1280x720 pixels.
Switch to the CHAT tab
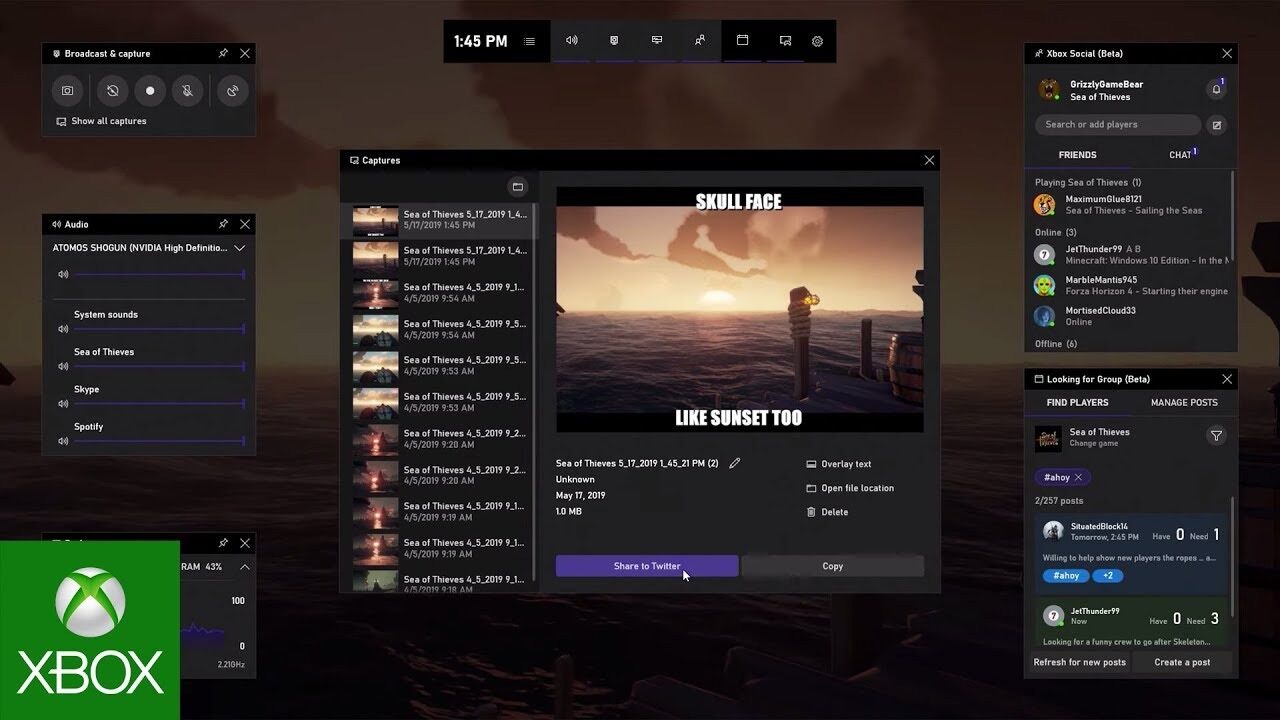[x=1180, y=154]
